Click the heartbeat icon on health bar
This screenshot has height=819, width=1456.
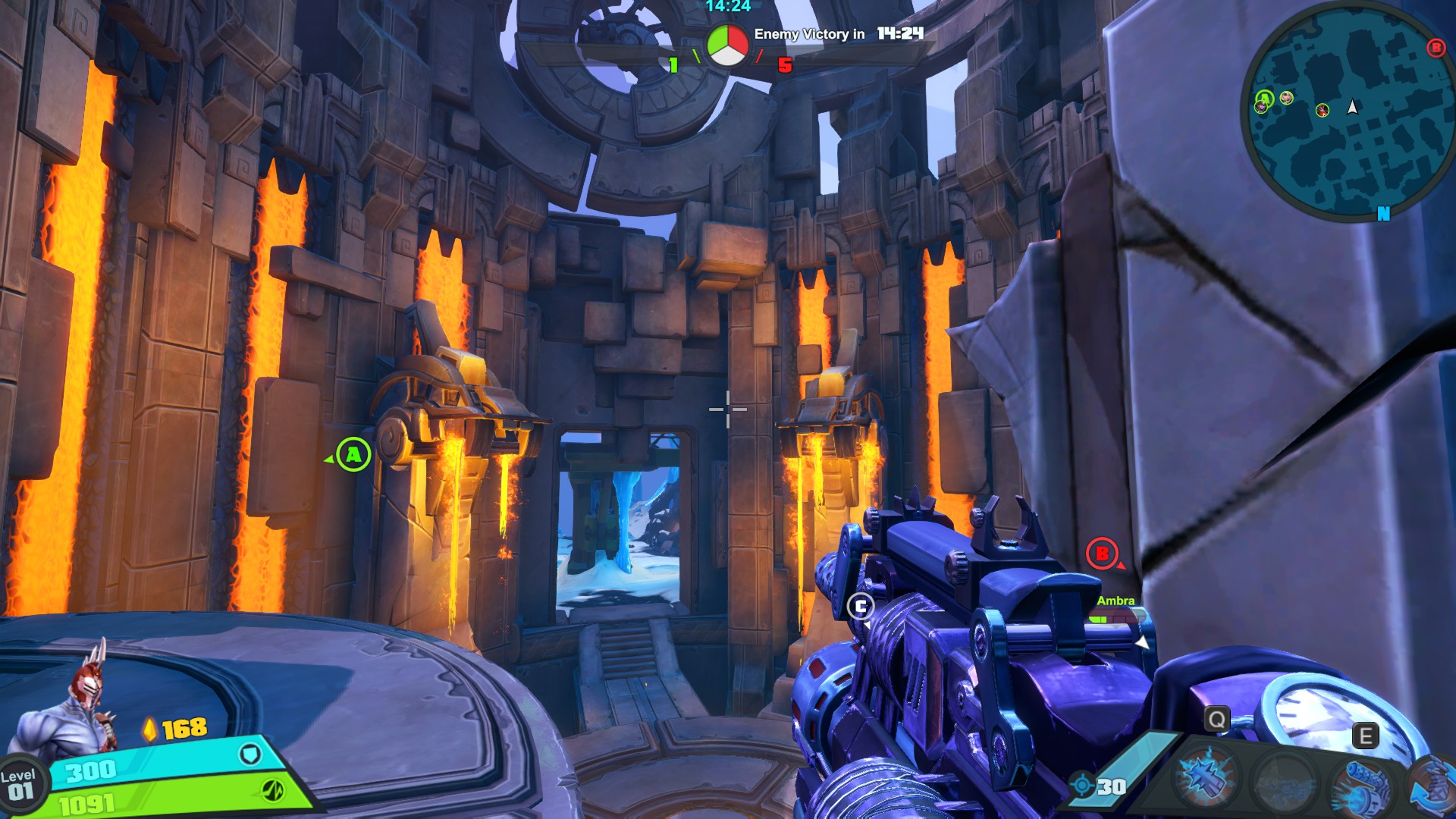pos(272,790)
